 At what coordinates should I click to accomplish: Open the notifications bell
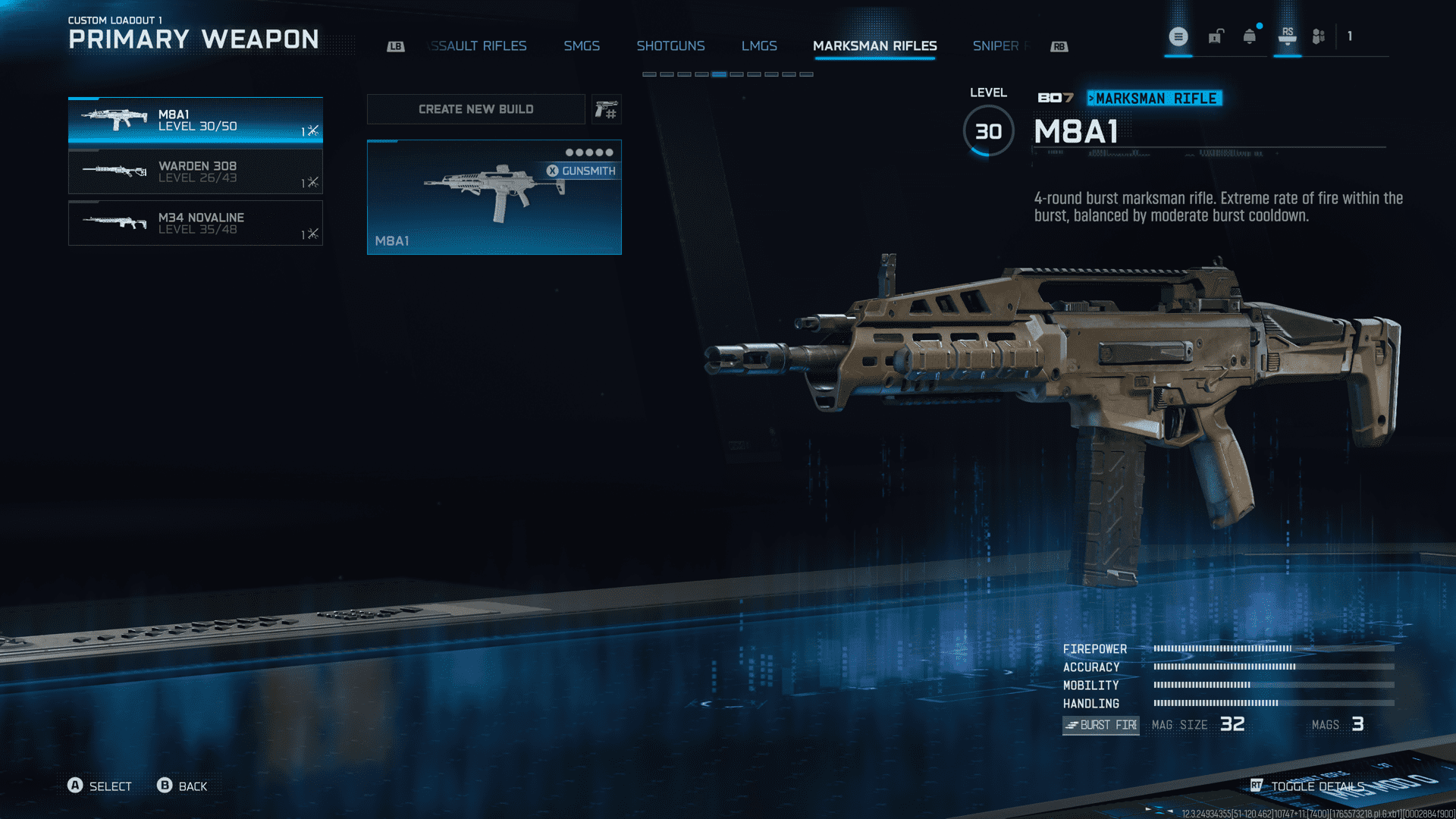(1250, 36)
